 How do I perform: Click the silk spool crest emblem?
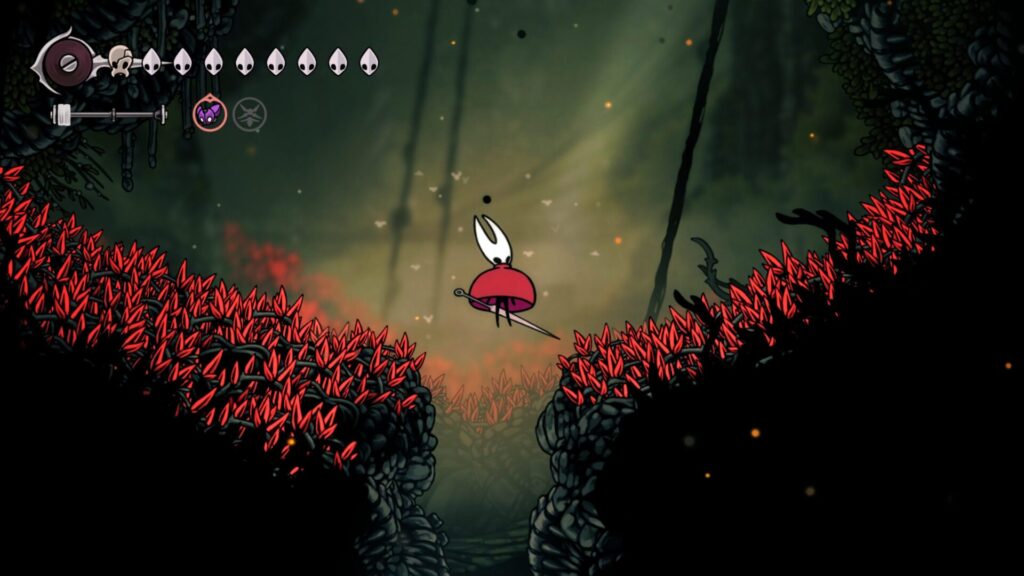(68, 62)
